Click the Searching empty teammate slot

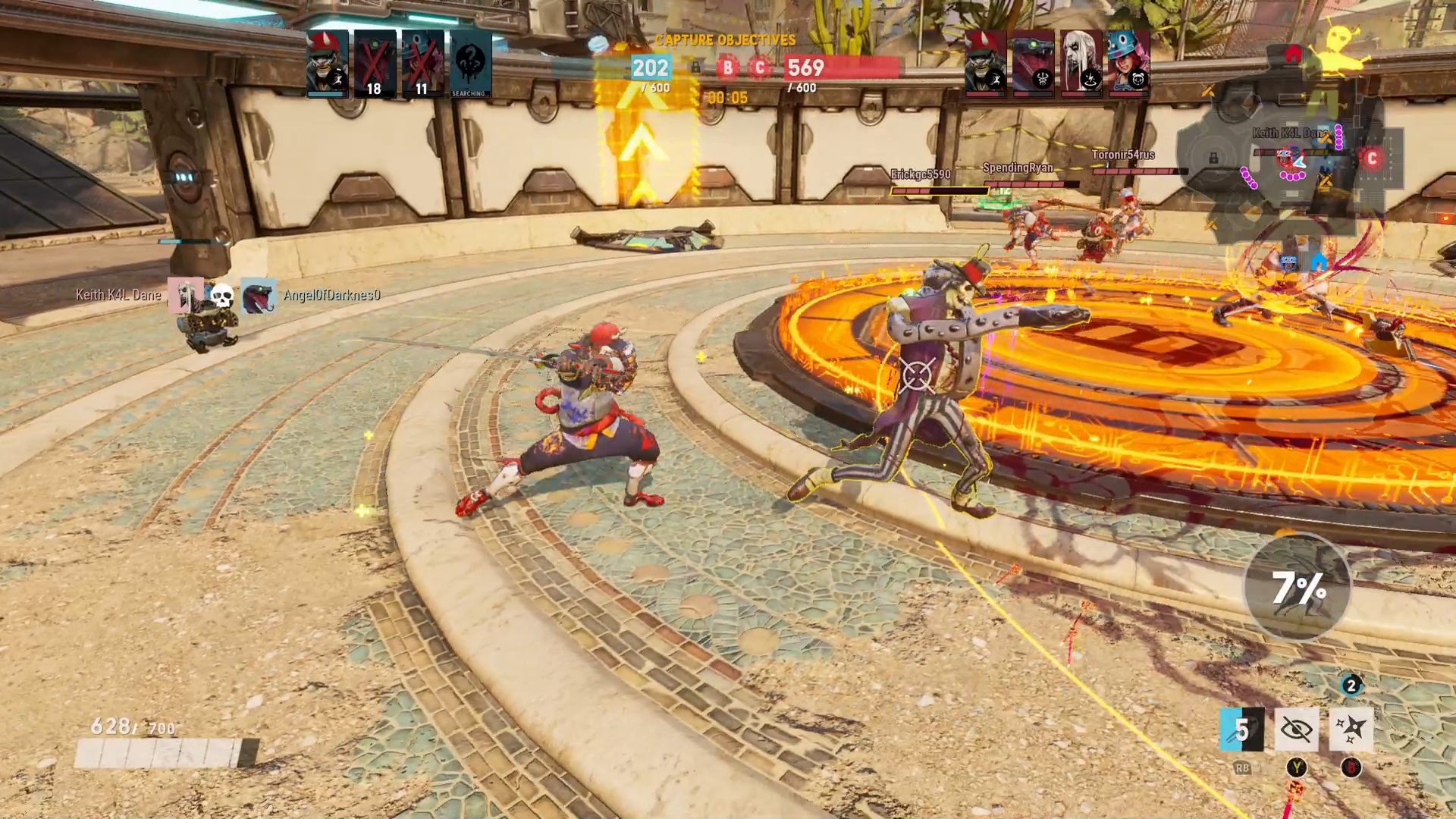coord(470,64)
